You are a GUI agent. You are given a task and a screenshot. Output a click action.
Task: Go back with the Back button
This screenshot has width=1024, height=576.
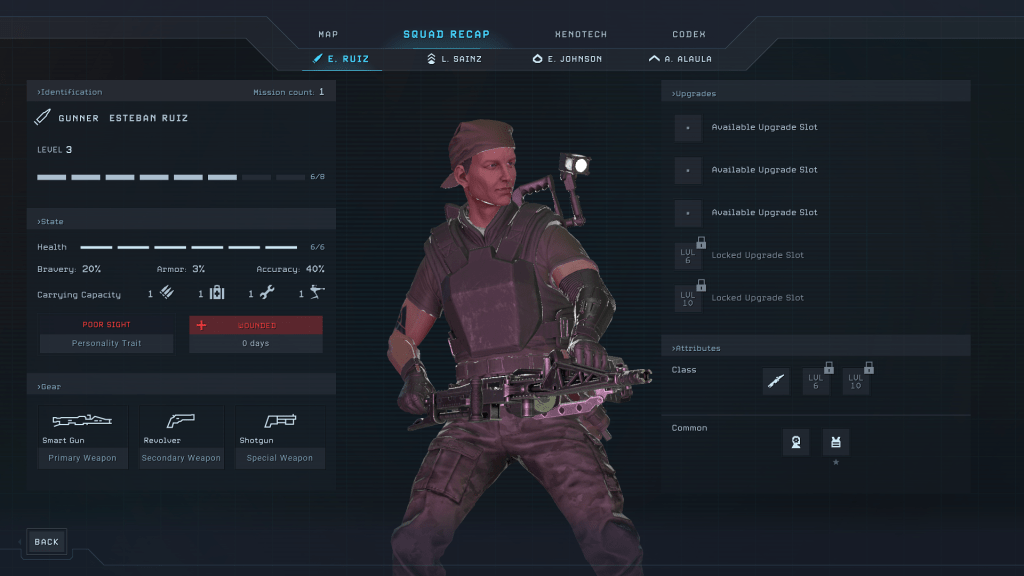pos(46,542)
